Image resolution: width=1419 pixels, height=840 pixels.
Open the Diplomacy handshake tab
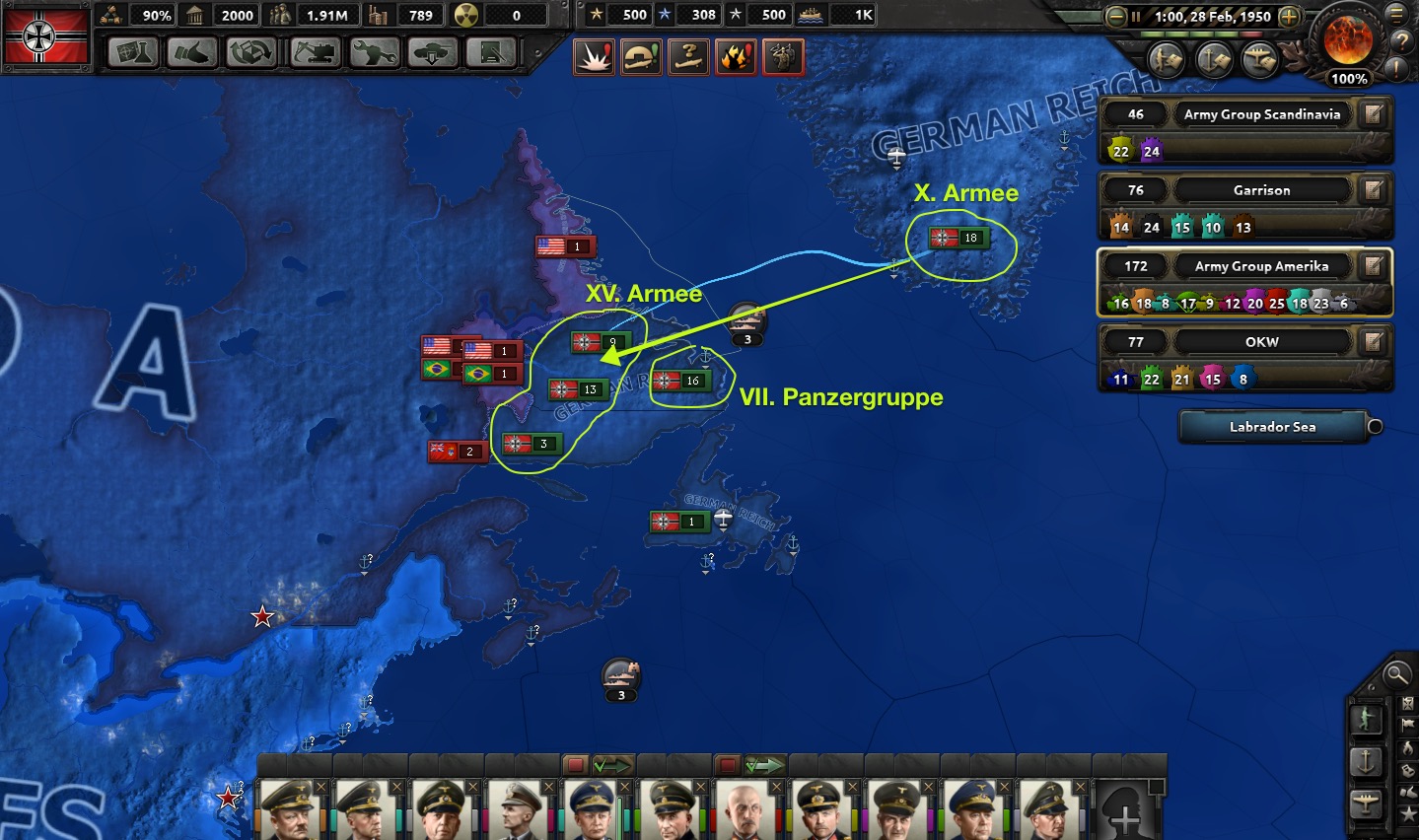pos(191,52)
